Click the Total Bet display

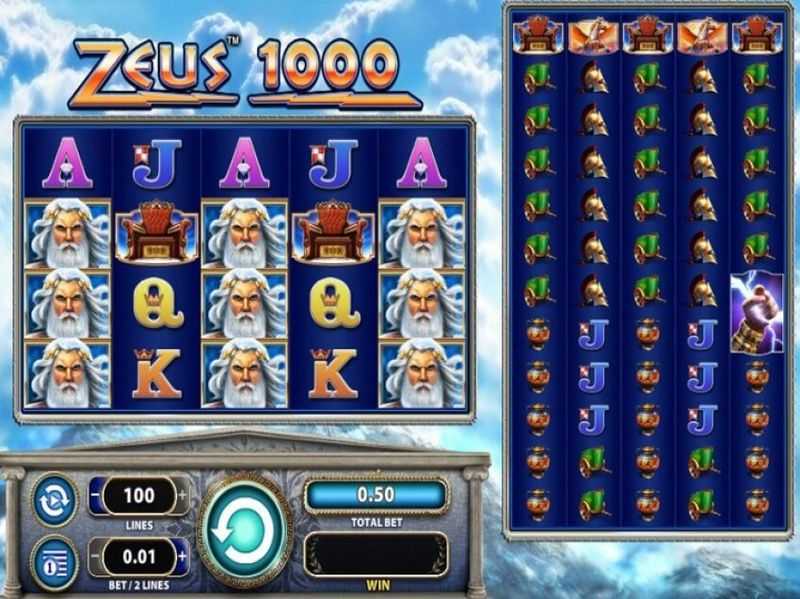[x=375, y=494]
